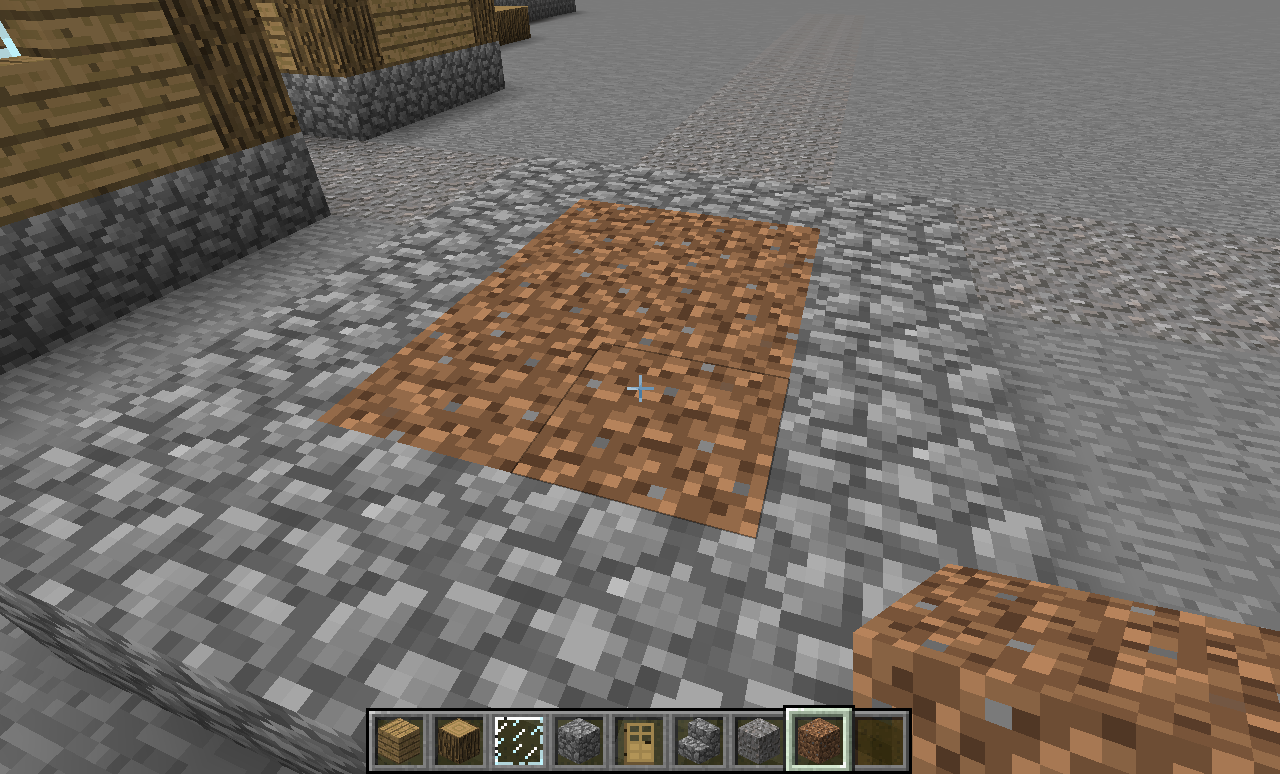Screen dimensions: 1280x774
Task: Switch to the glass pane slot
Action: 519,741
